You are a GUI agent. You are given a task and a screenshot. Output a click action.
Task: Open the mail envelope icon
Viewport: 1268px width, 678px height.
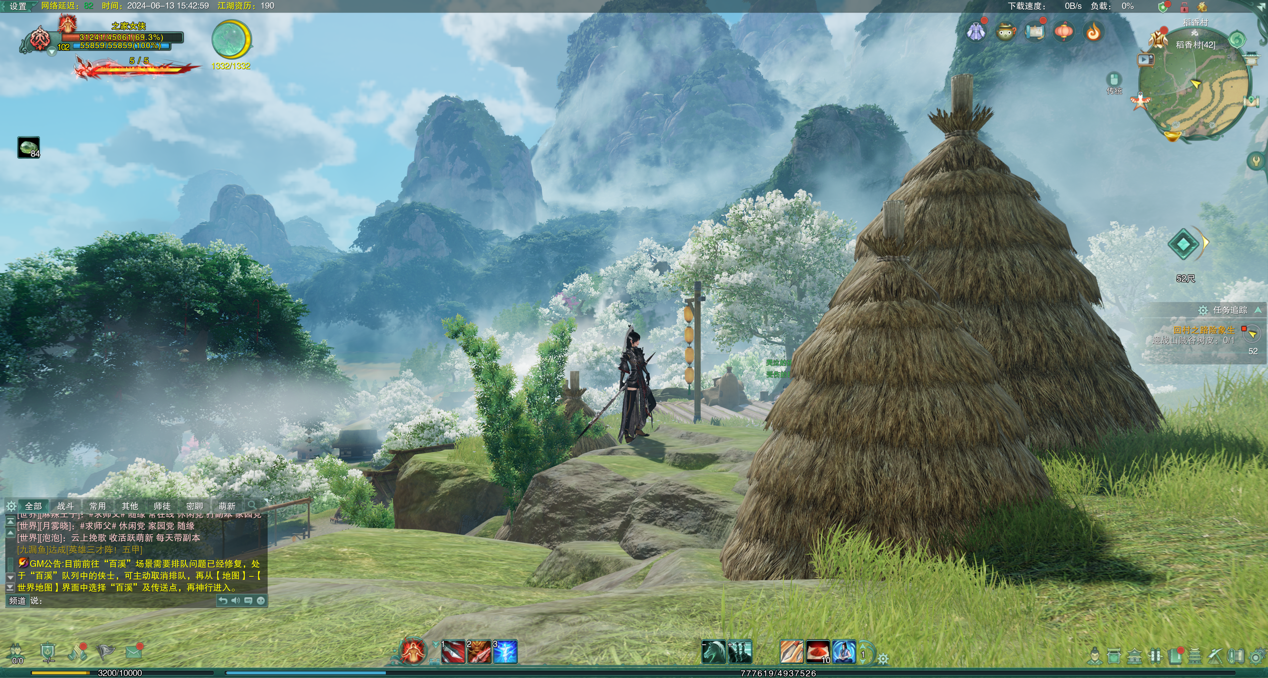coord(133,653)
